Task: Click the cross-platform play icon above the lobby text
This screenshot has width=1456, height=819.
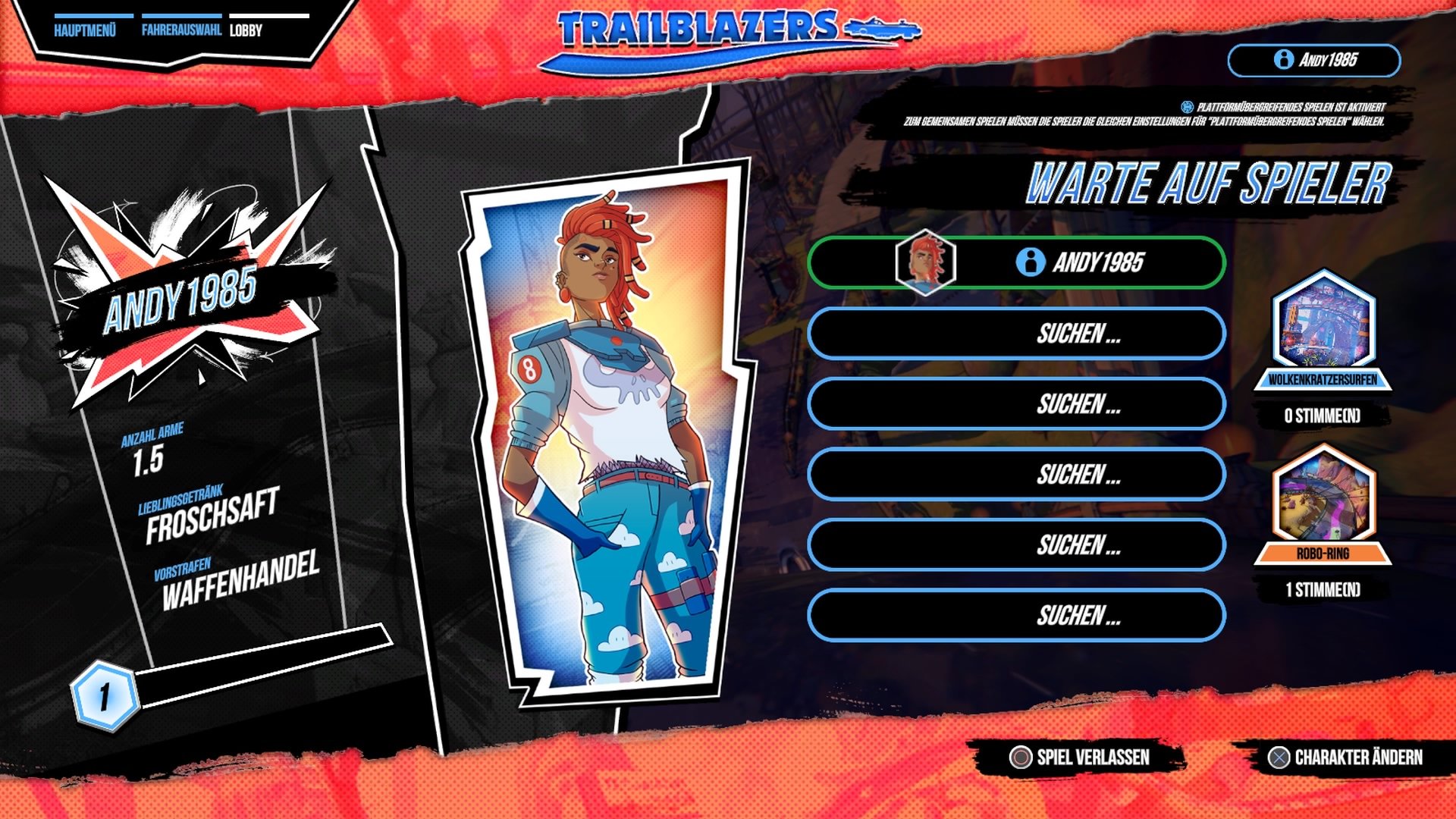Action: [1185, 108]
